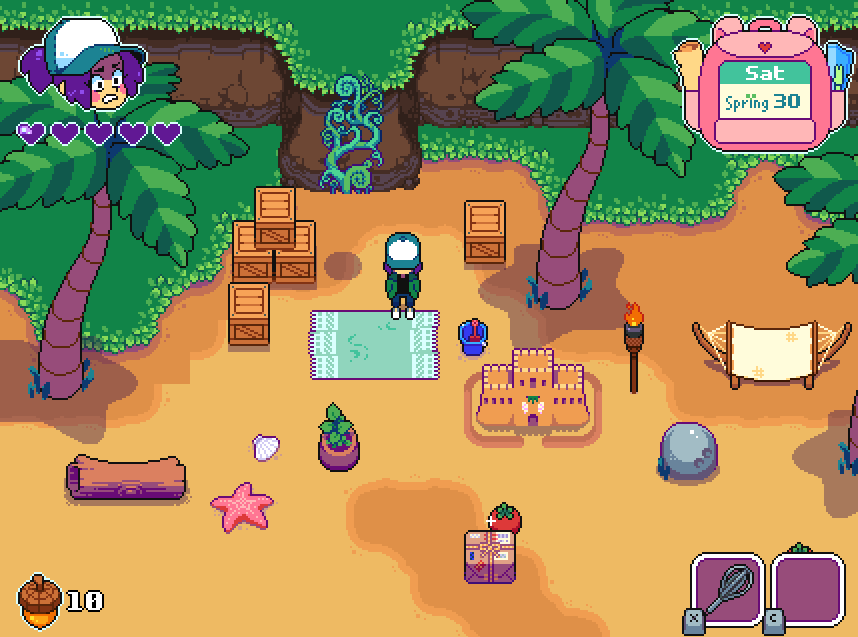Click the player character portrait
Screen dimensions: 858x637
(x=92, y=68)
